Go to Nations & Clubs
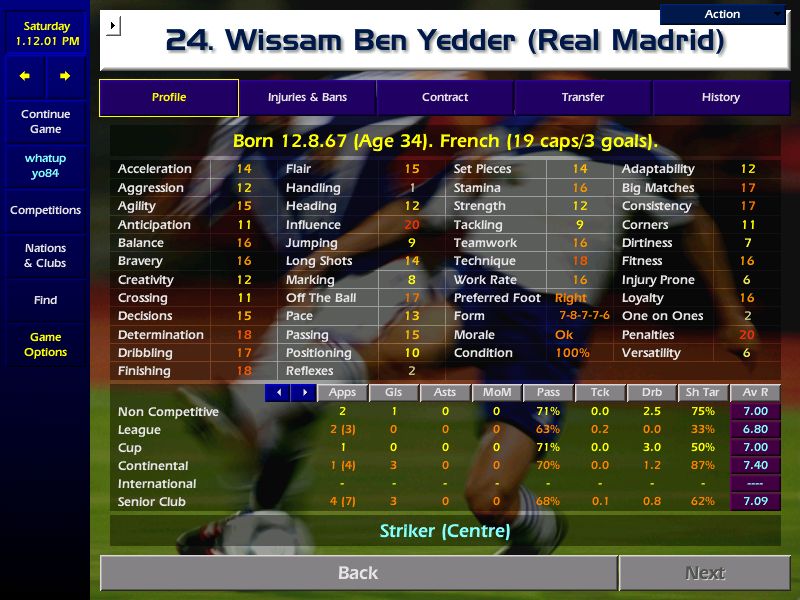 click(x=45, y=255)
